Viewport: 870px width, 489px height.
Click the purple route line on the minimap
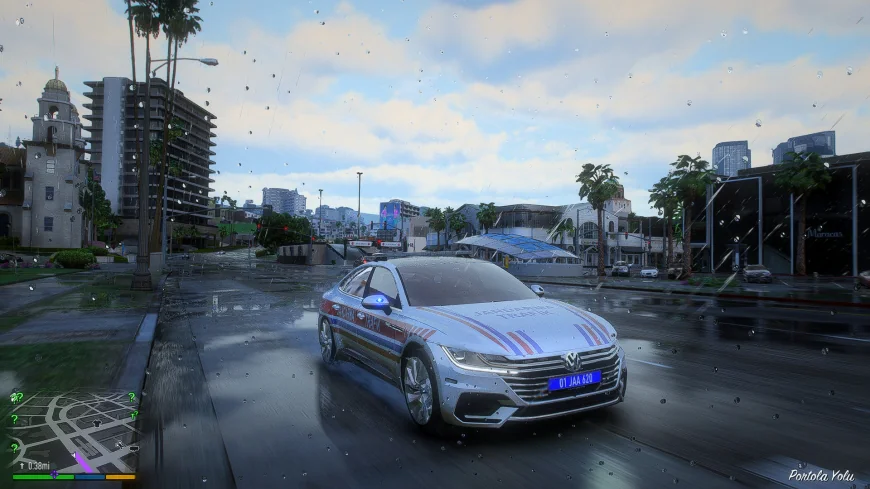point(83,462)
